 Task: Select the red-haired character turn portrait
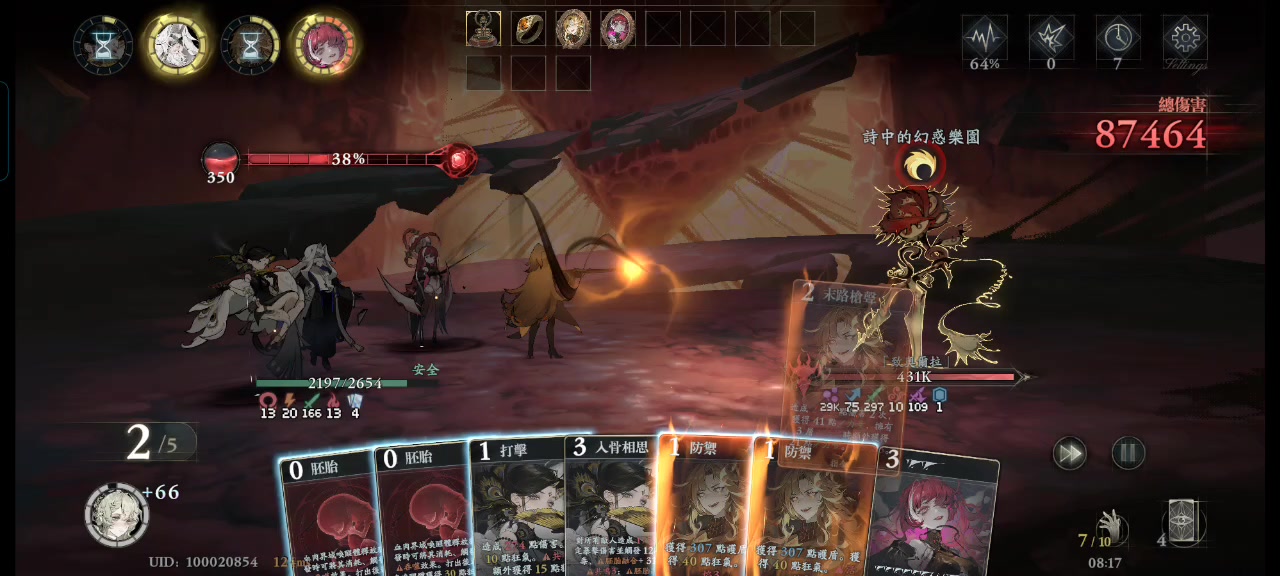pyautogui.click(x=324, y=45)
